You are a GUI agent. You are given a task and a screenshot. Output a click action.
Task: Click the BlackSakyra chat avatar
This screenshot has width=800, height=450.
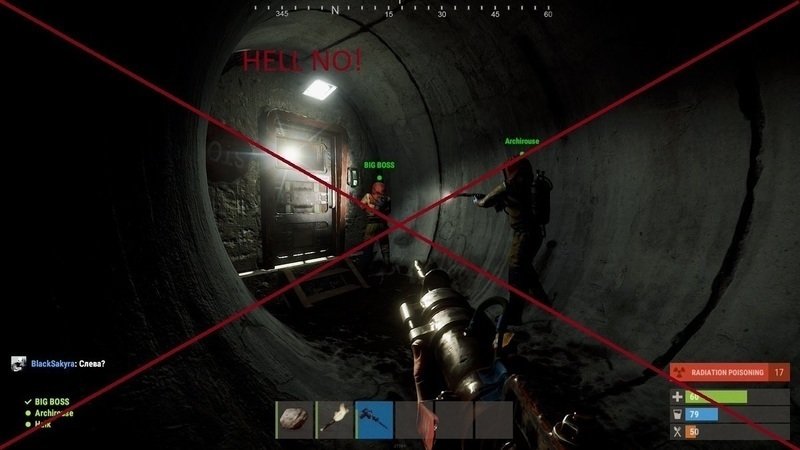17,363
